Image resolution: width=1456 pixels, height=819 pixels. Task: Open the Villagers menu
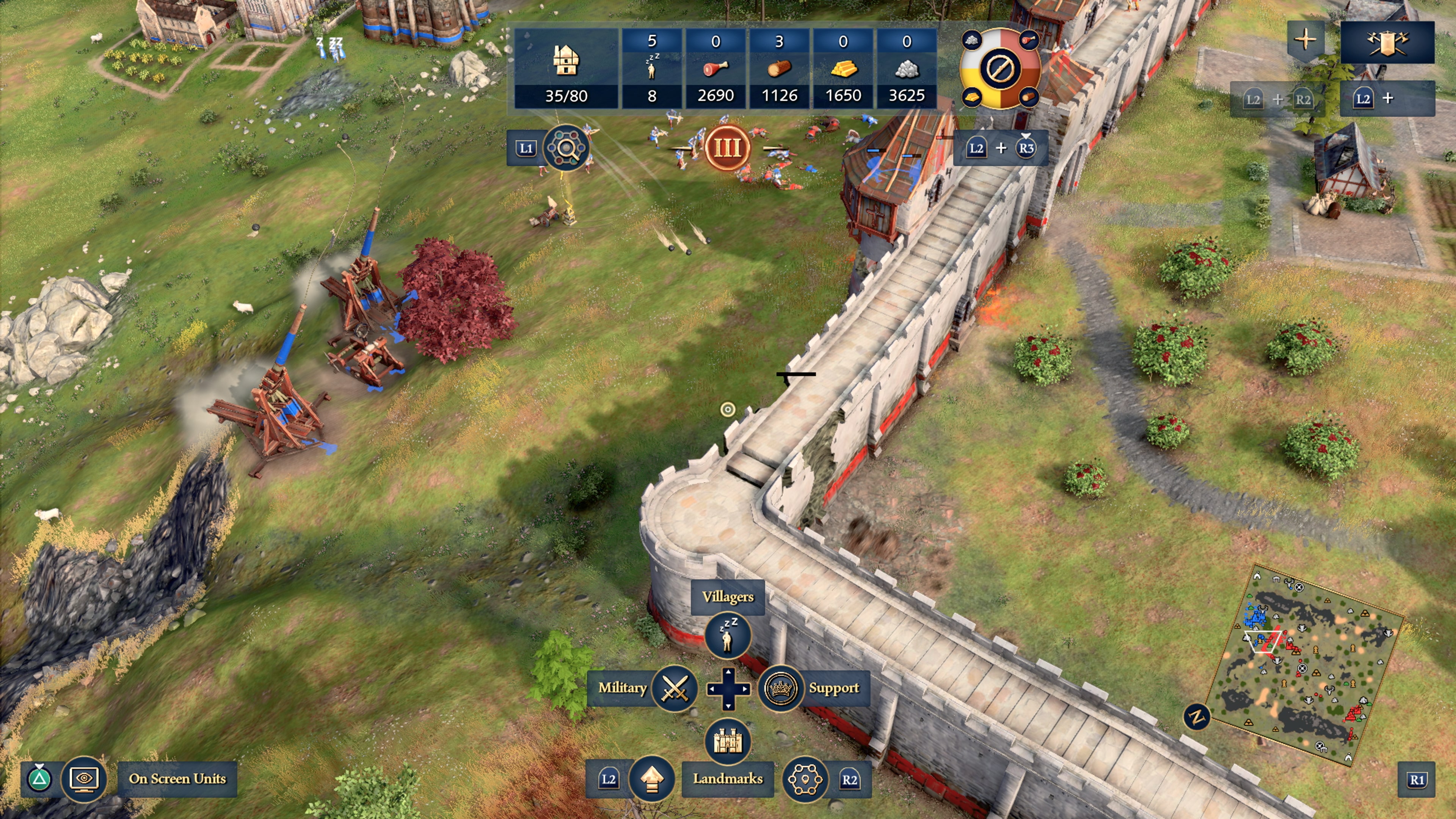pos(728,635)
